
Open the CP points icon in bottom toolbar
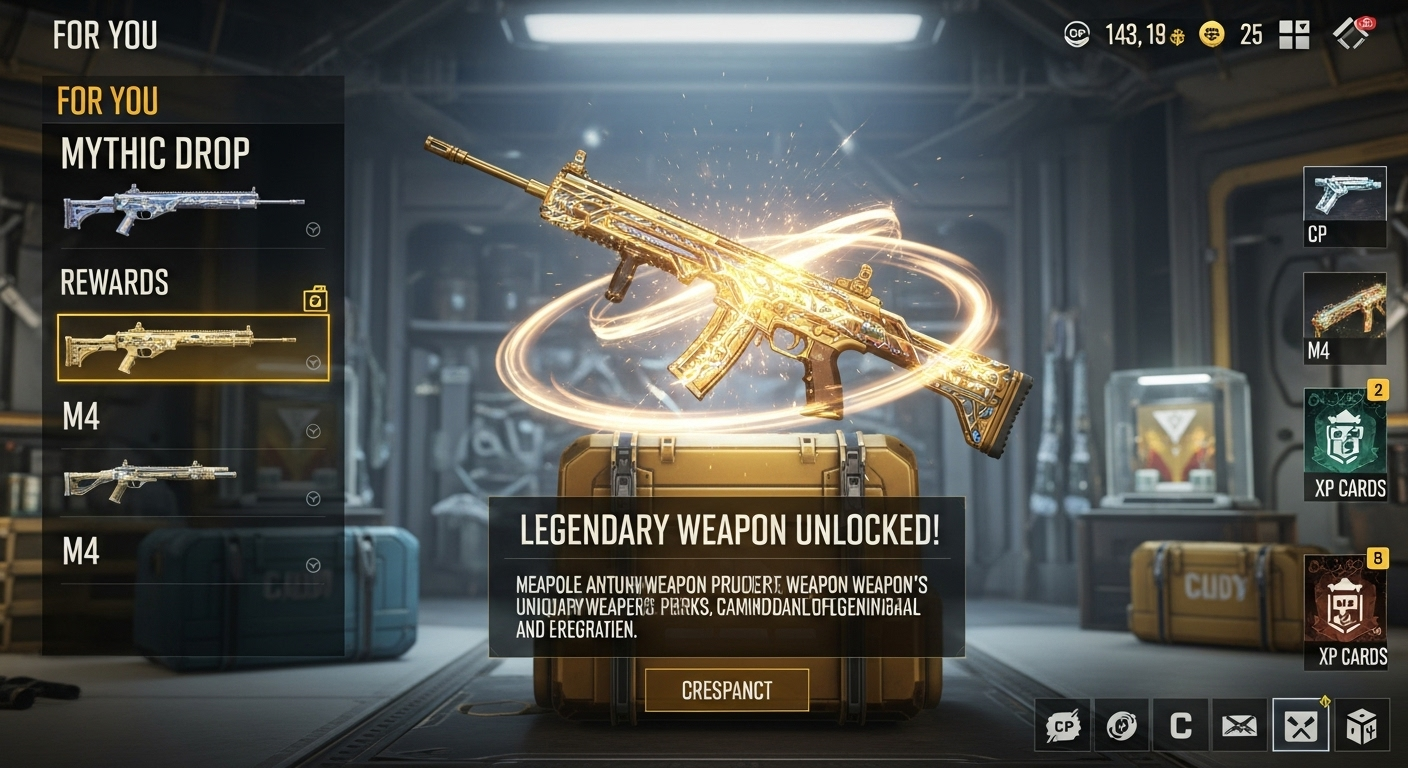pyautogui.click(x=1062, y=725)
